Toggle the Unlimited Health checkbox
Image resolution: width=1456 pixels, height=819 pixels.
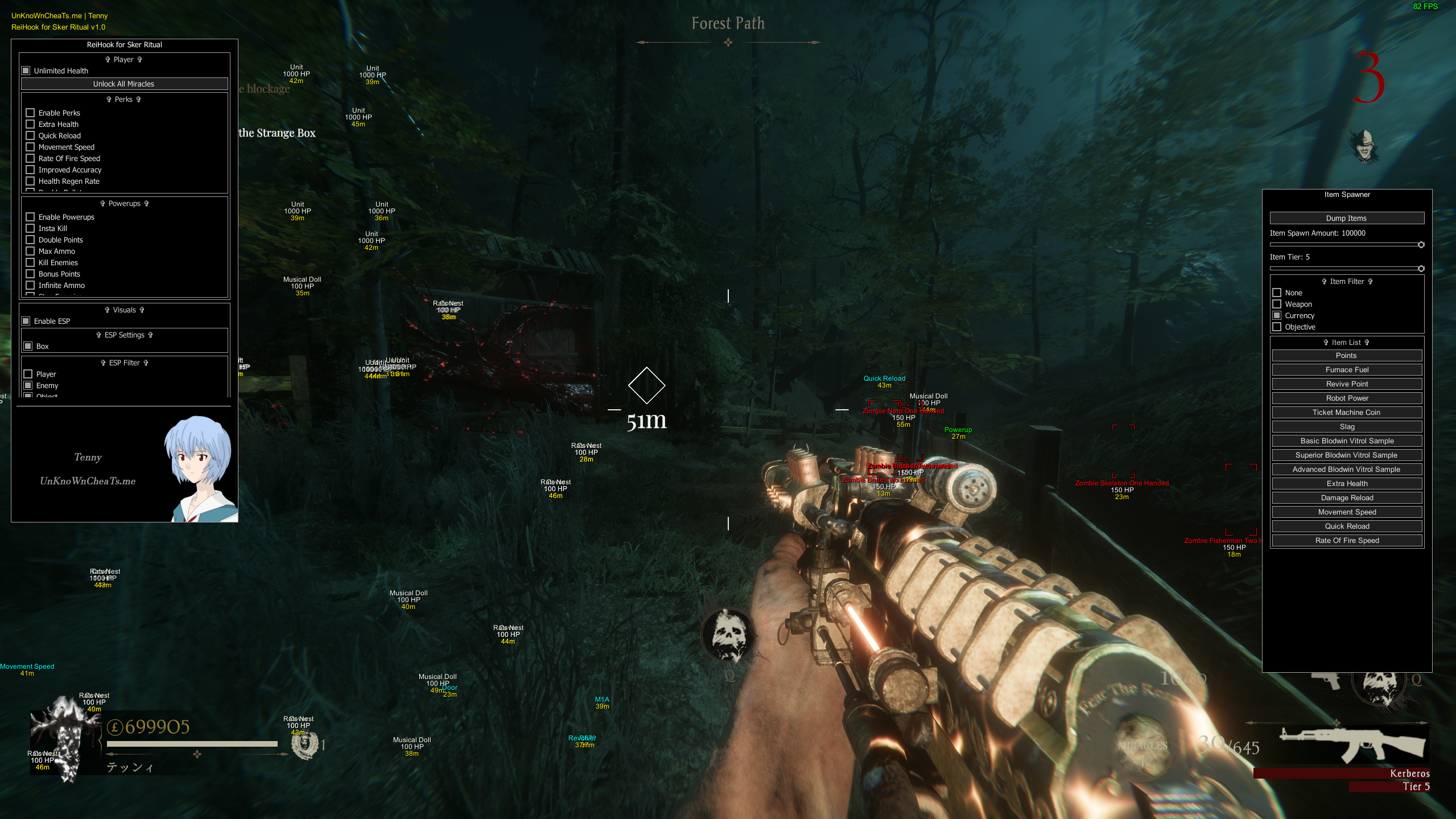(x=26, y=71)
